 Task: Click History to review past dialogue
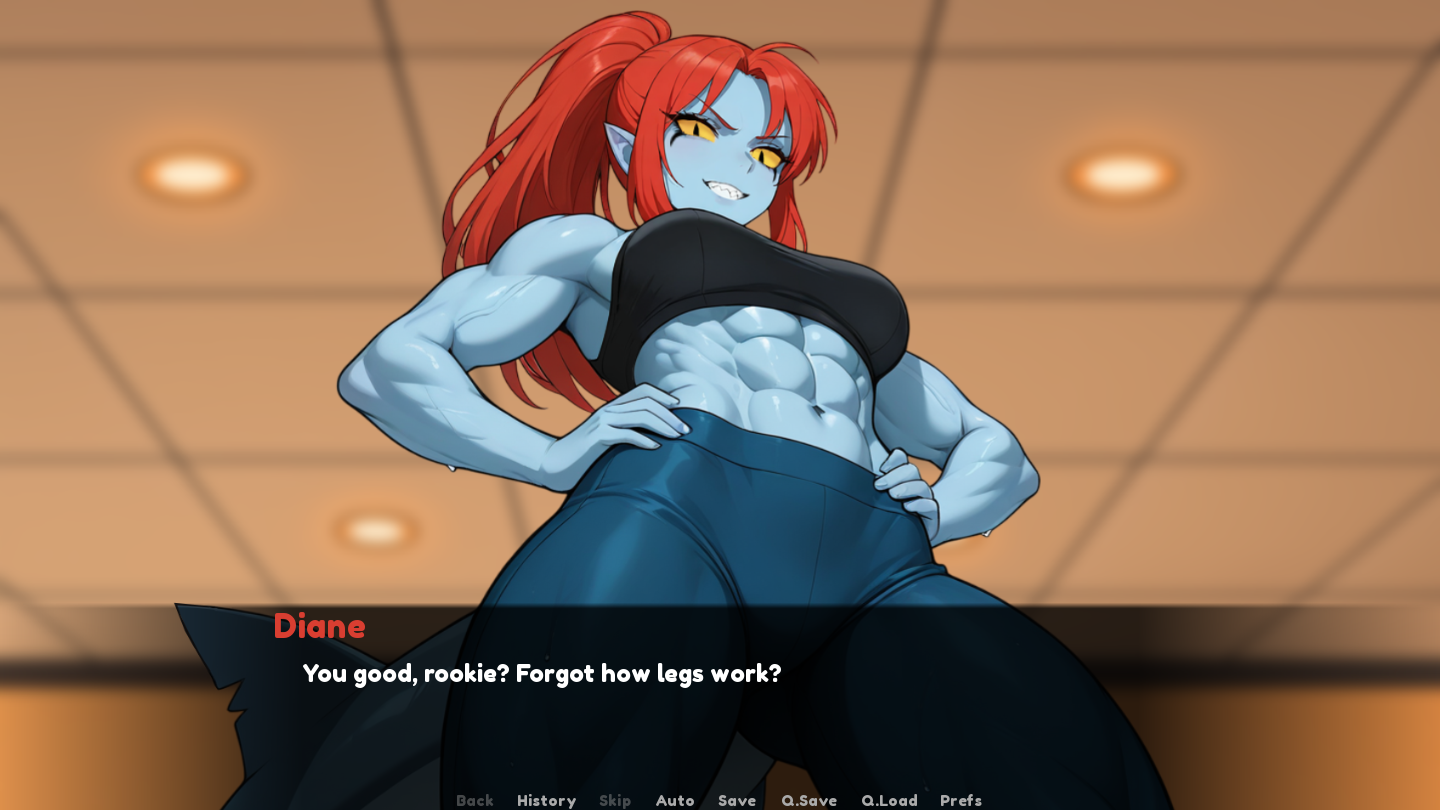pyautogui.click(x=545, y=800)
